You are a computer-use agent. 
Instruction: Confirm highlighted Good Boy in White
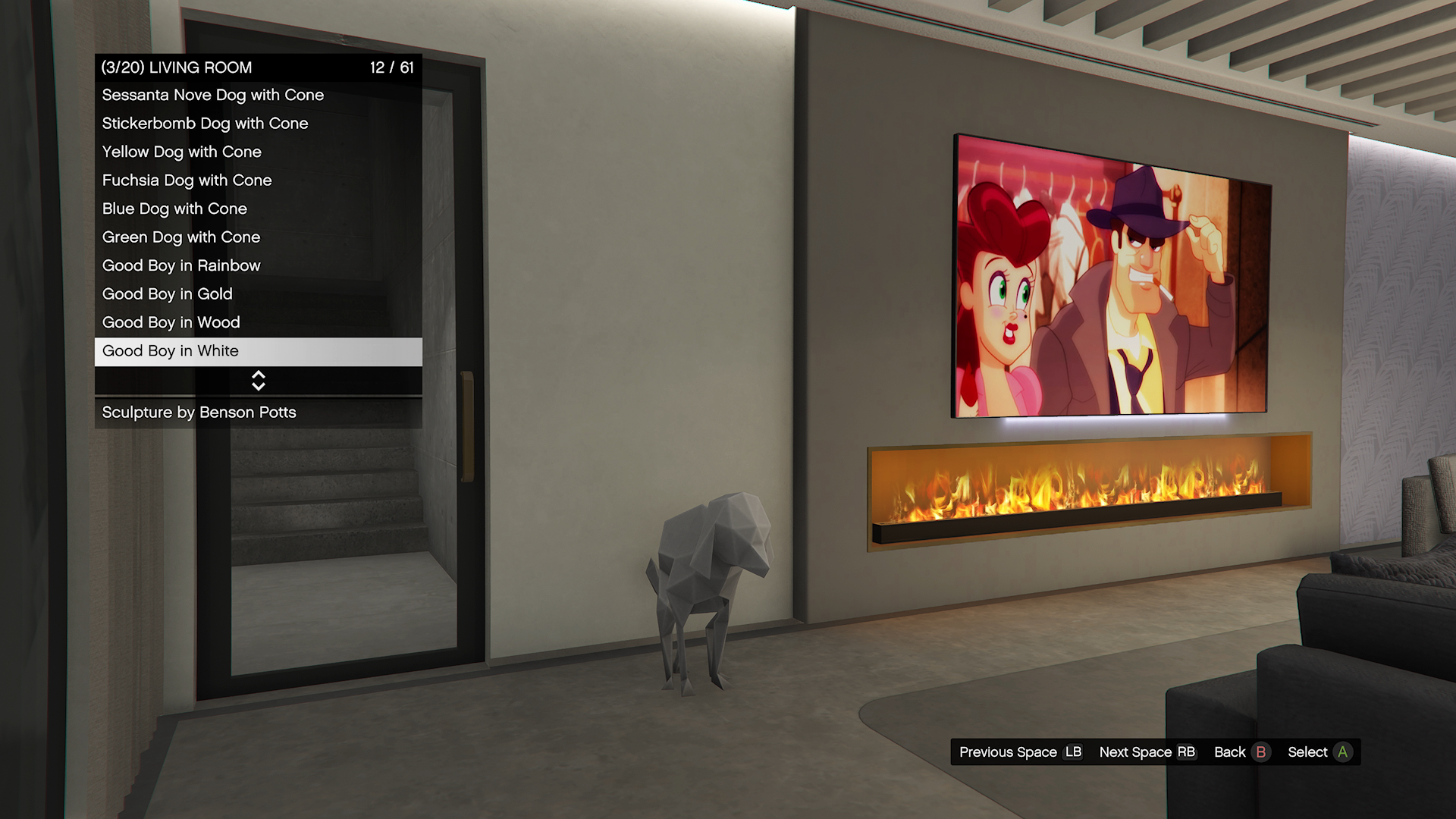[x=258, y=351]
